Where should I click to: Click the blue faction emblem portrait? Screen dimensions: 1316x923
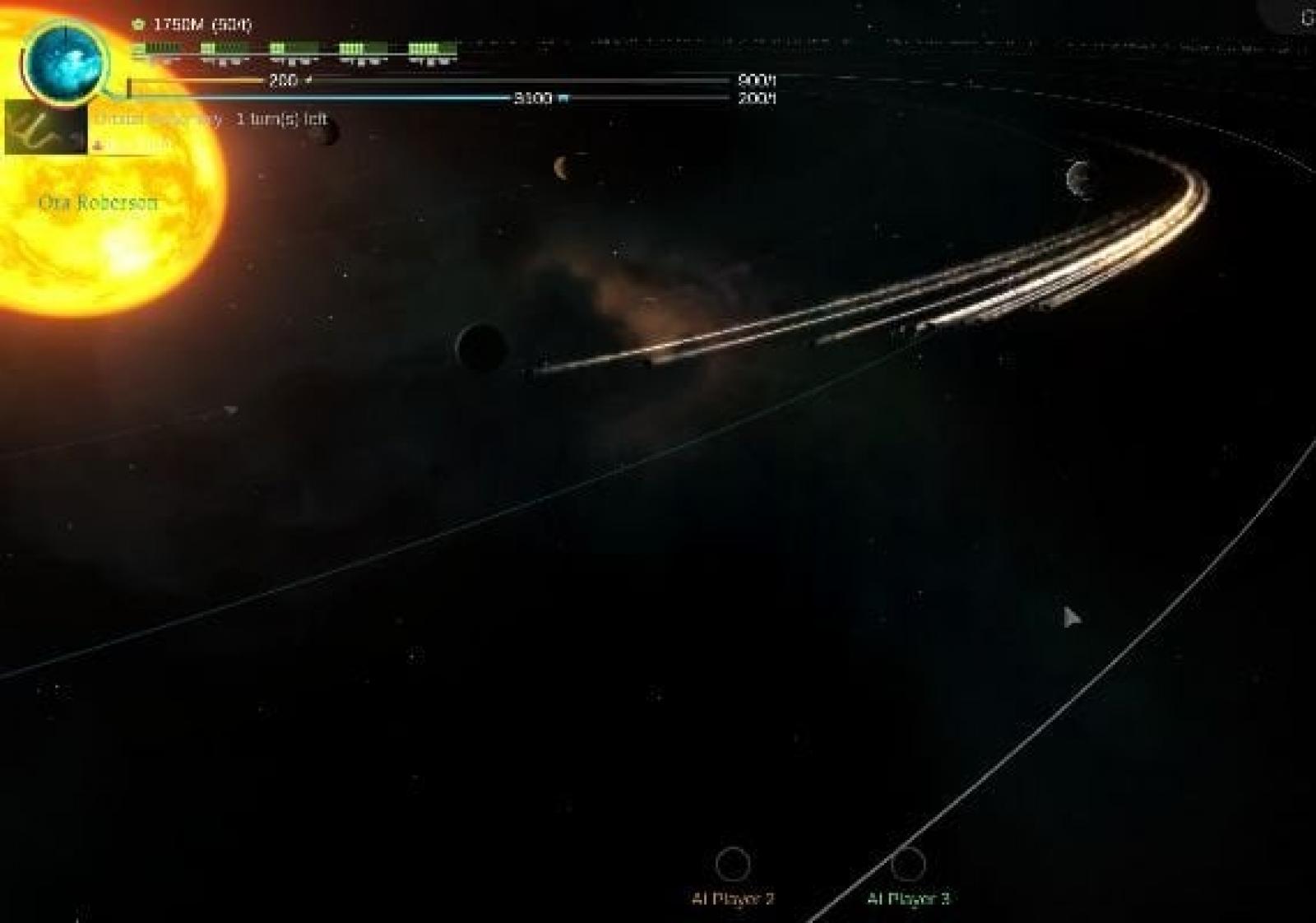[x=65, y=61]
